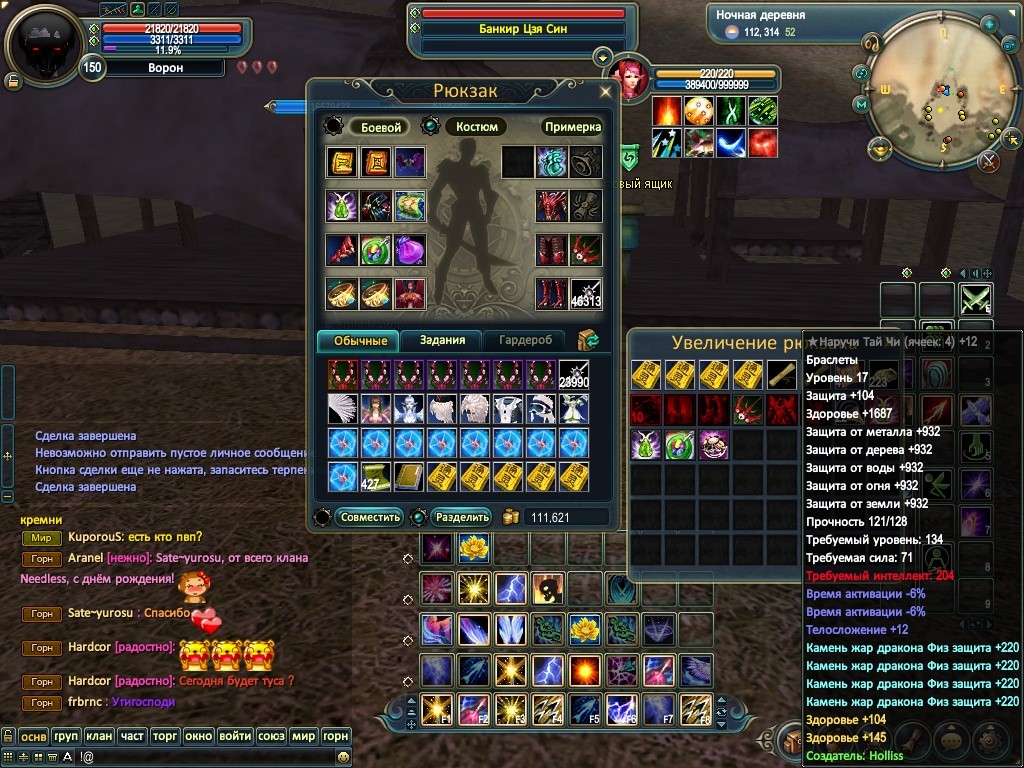Viewport: 1024px width, 768px height.
Task: Select the white feather fan item
Action: (342, 408)
